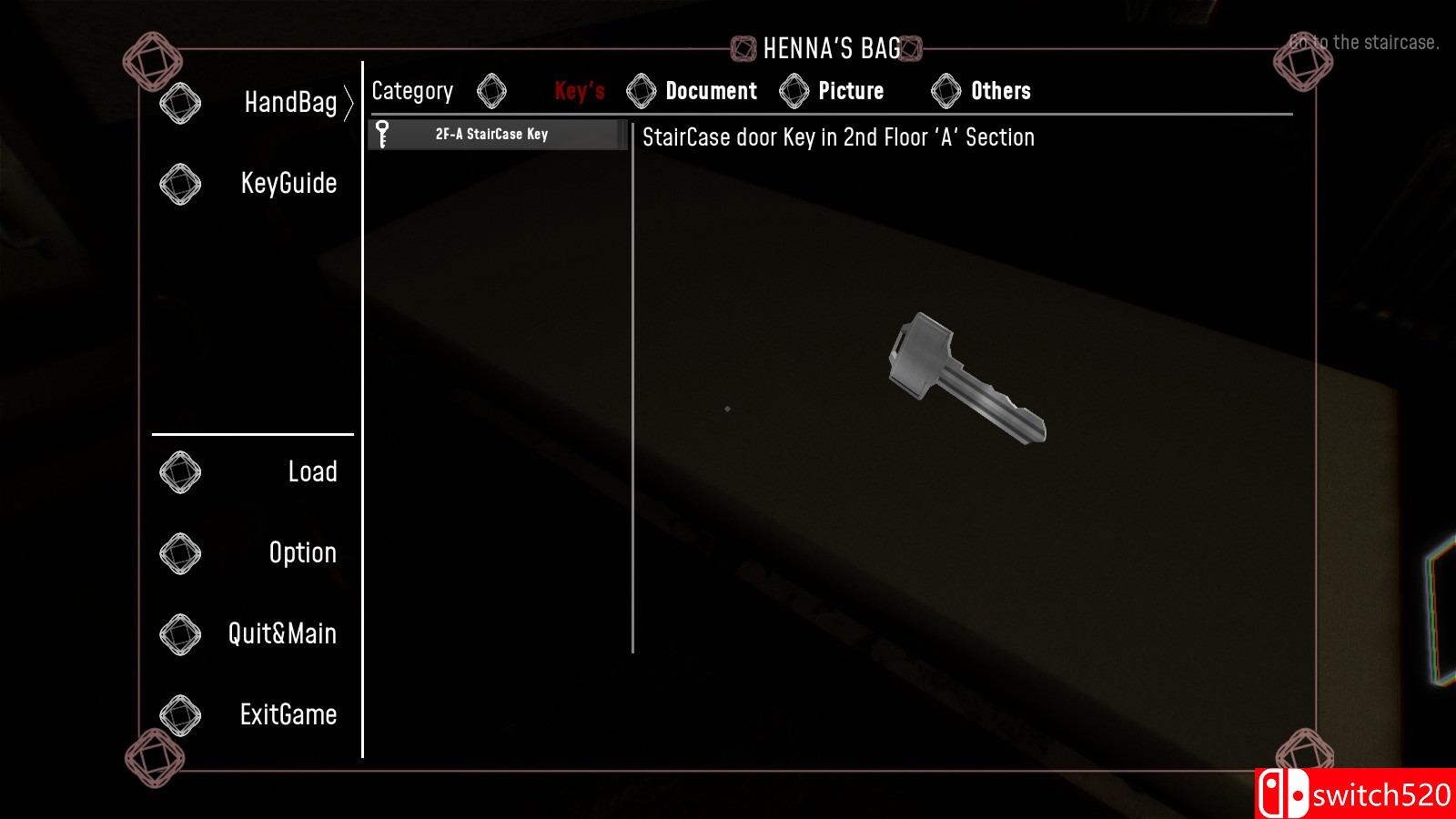Open the Option menu
This screenshot has width=1456, height=819.
click(302, 553)
